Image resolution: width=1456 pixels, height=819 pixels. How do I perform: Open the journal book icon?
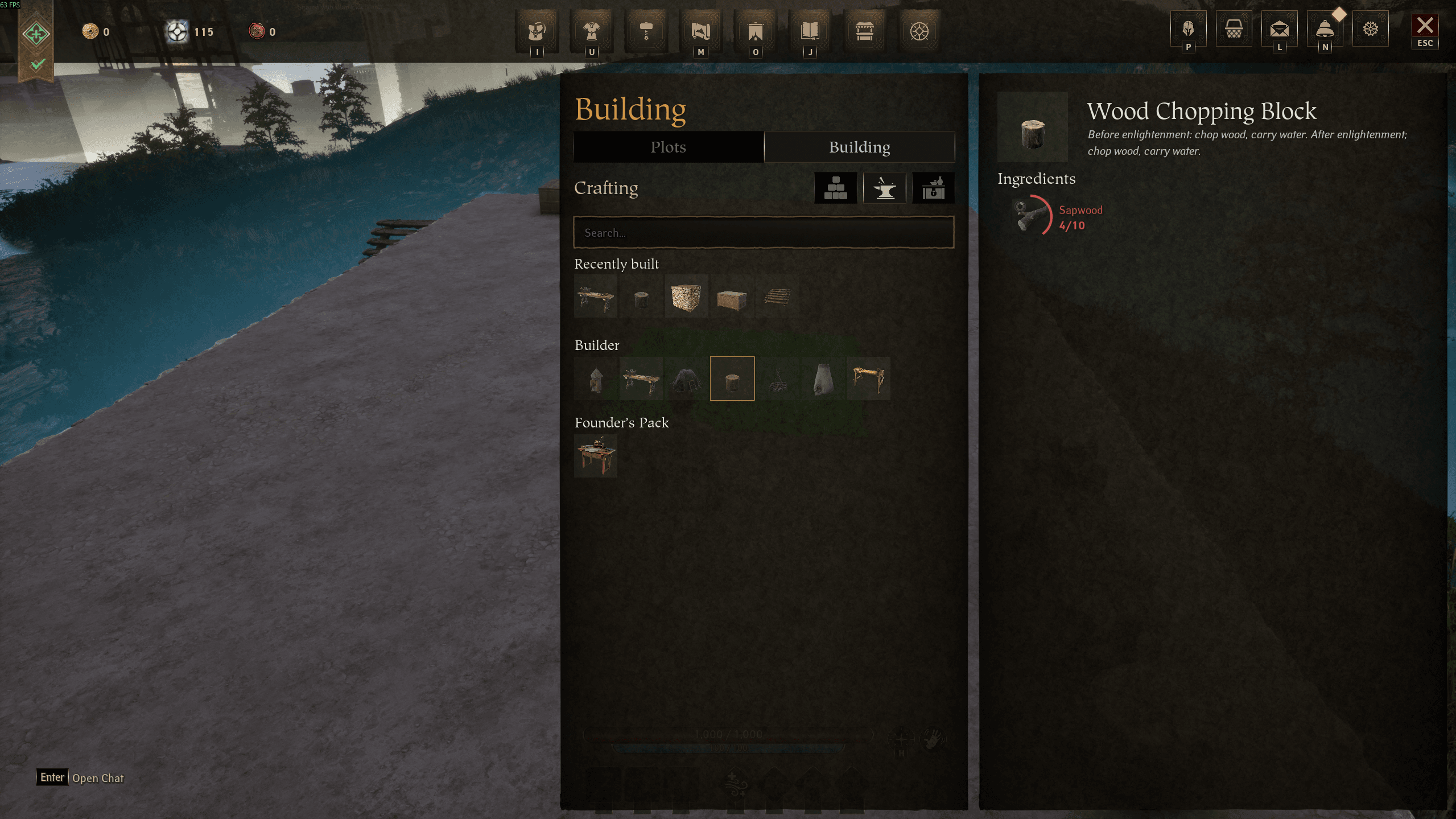coord(810,31)
